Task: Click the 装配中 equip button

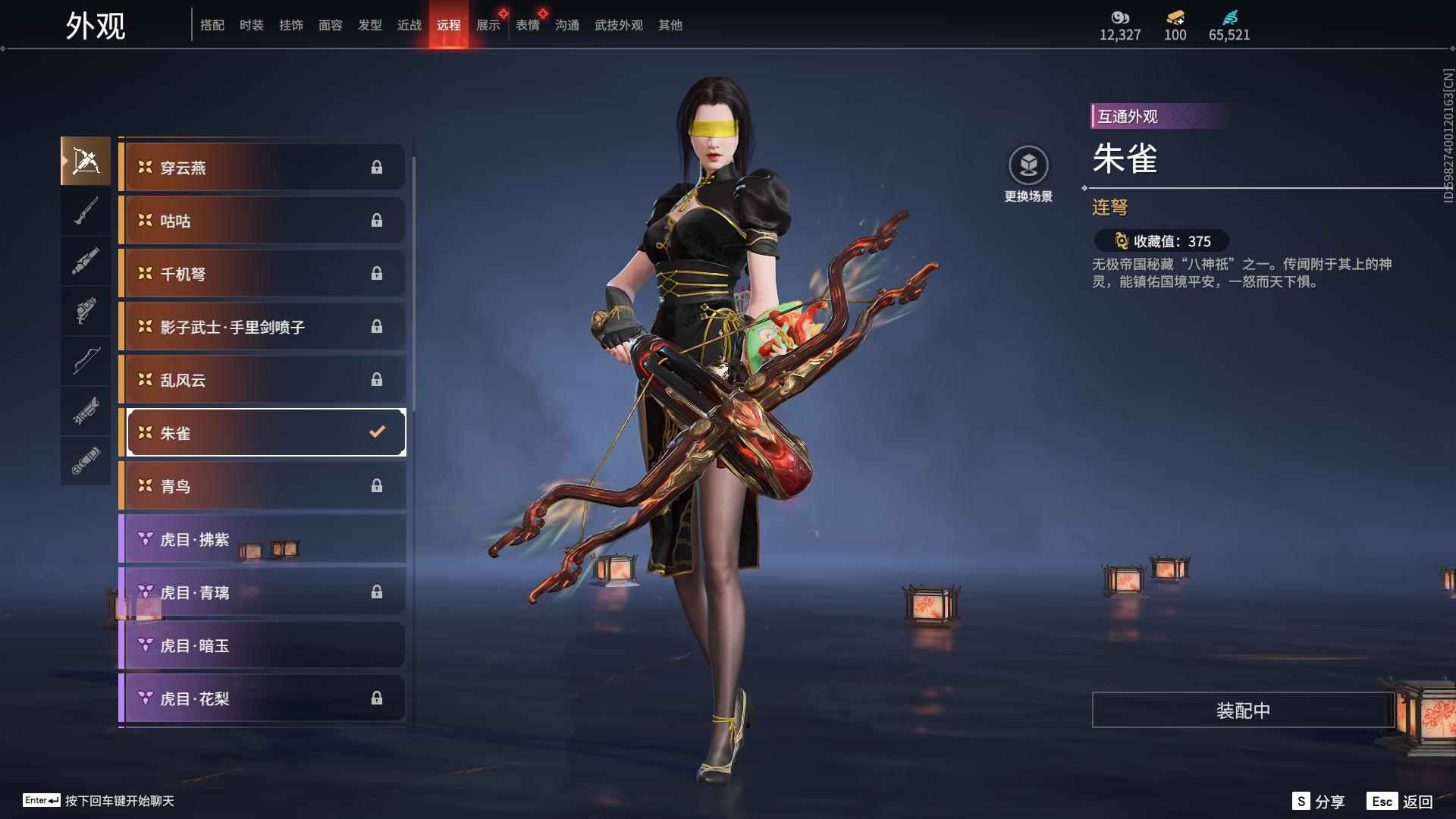Action: tap(1241, 711)
